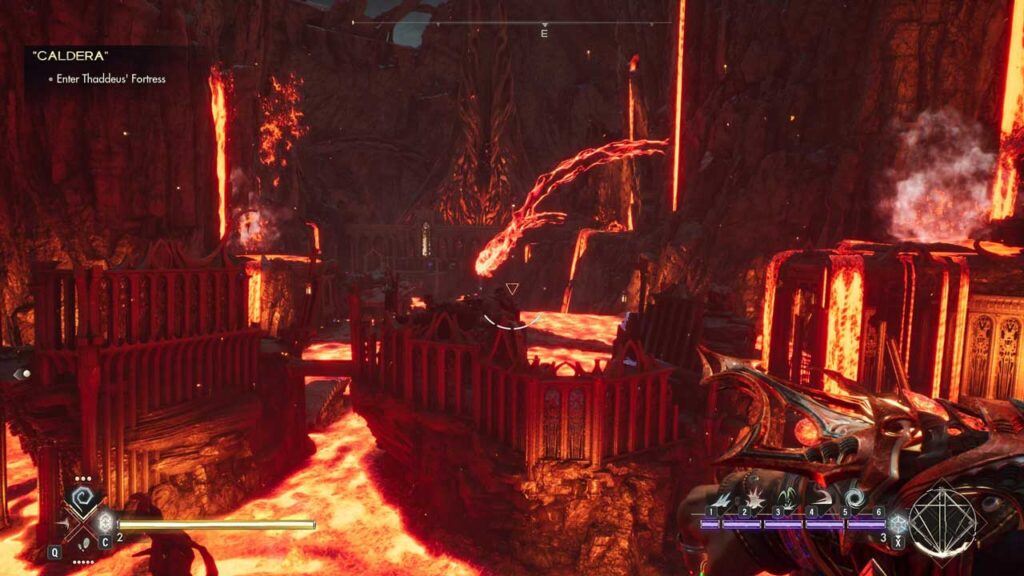Activate the swirling vortex spell in slot 5
The width and height of the screenshot is (1024, 576).
(x=855, y=497)
